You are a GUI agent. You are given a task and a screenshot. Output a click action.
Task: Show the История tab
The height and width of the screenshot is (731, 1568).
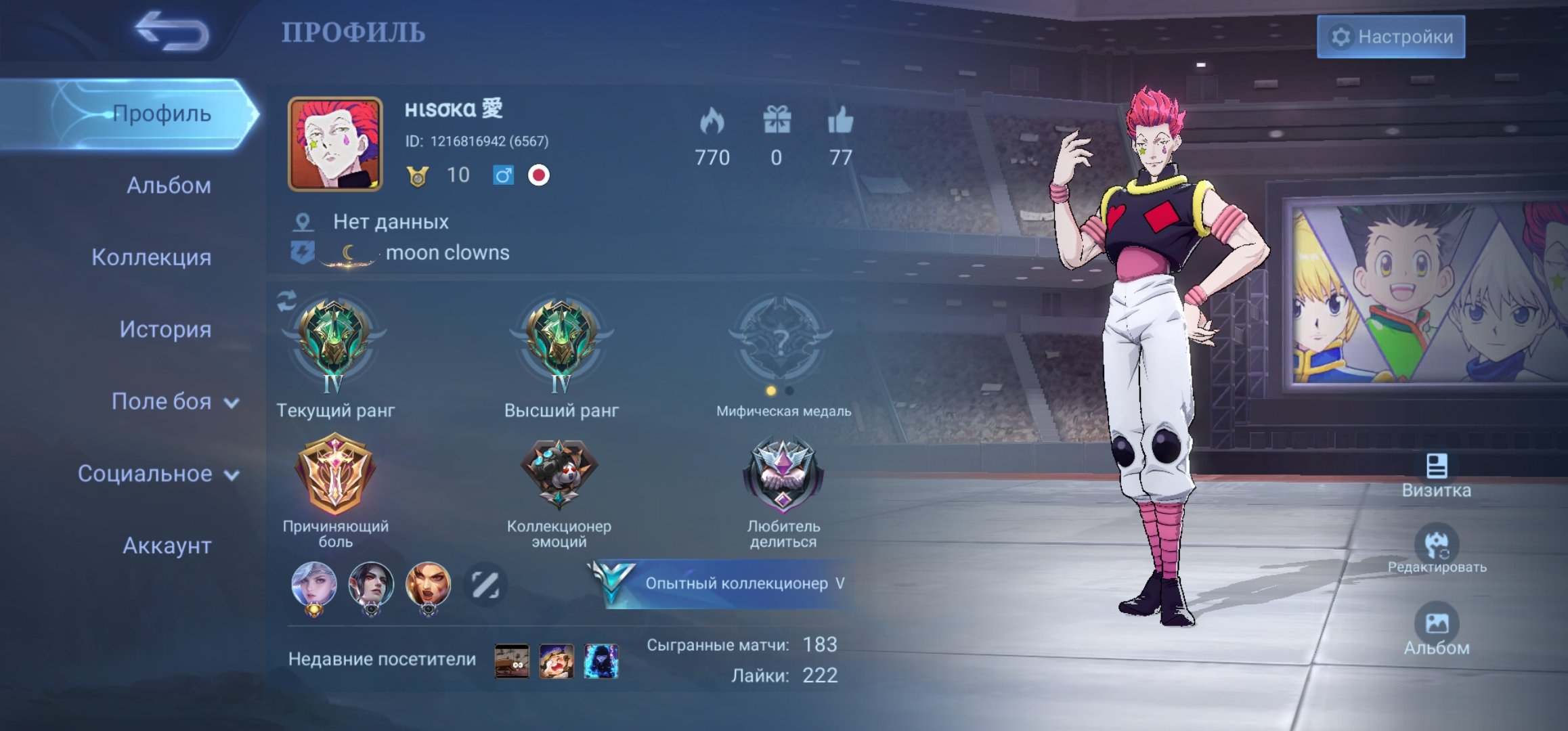[165, 330]
